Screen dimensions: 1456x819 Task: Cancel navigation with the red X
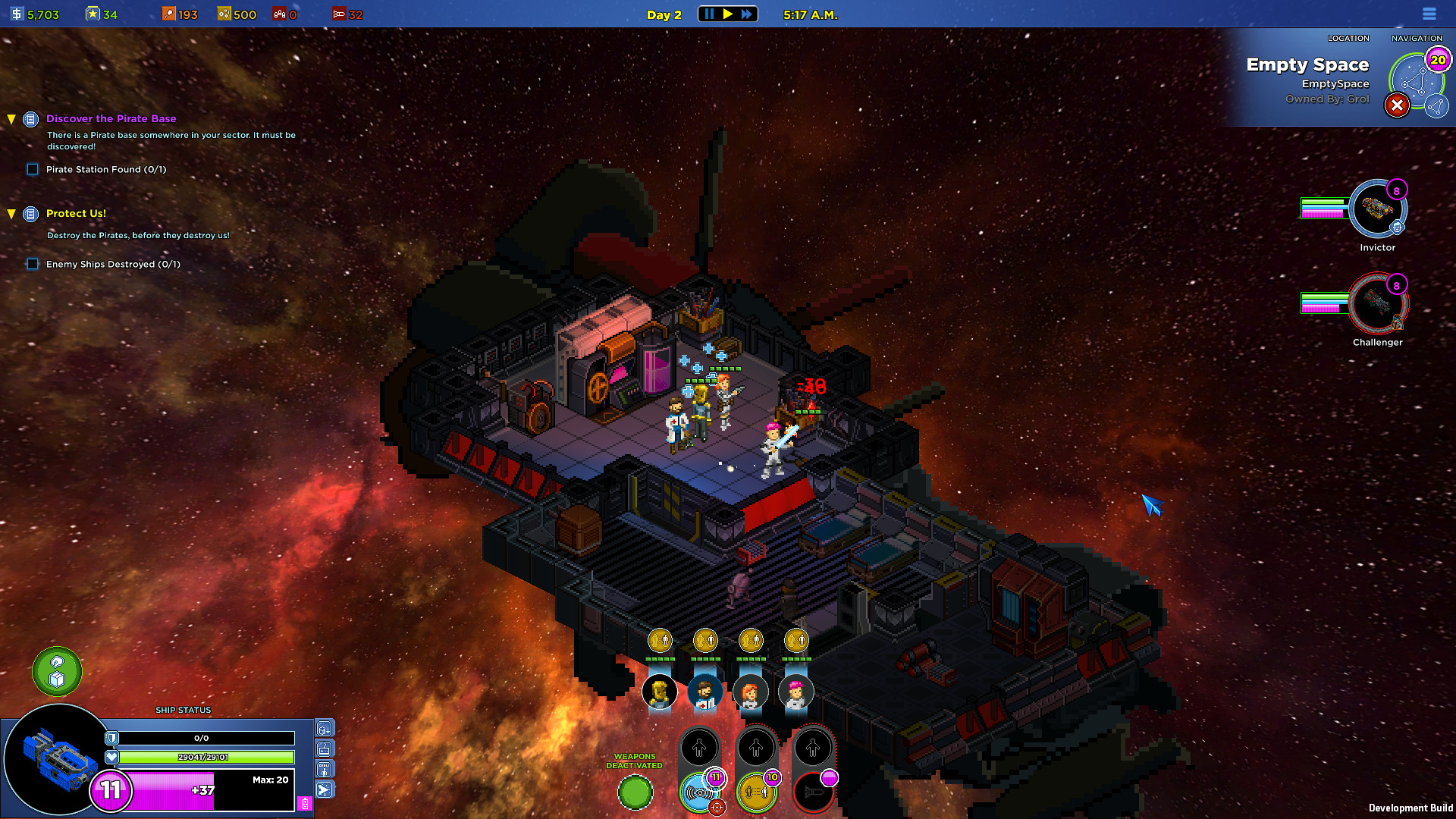click(1397, 105)
